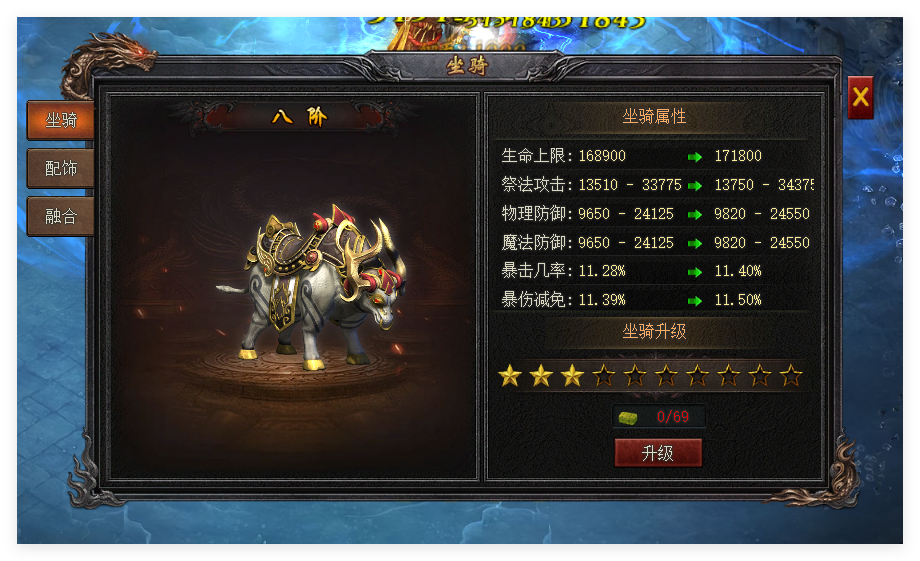The width and height of the screenshot is (920, 561).
Task: Click the green upgrade material icon
Action: pyautogui.click(x=628, y=417)
